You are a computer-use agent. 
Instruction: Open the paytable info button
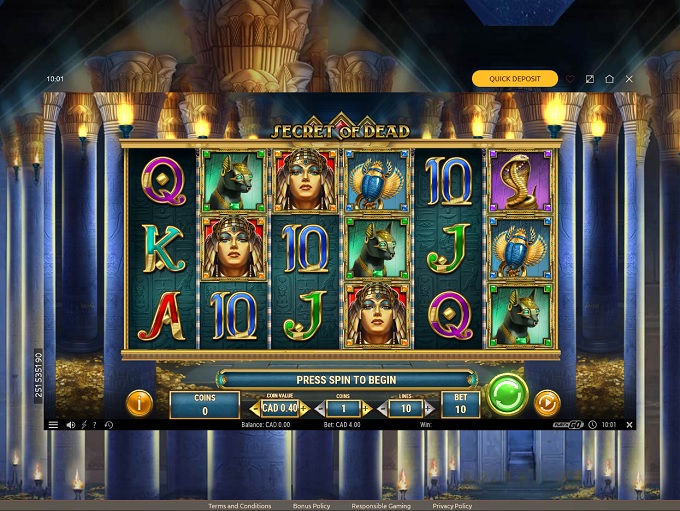click(139, 403)
